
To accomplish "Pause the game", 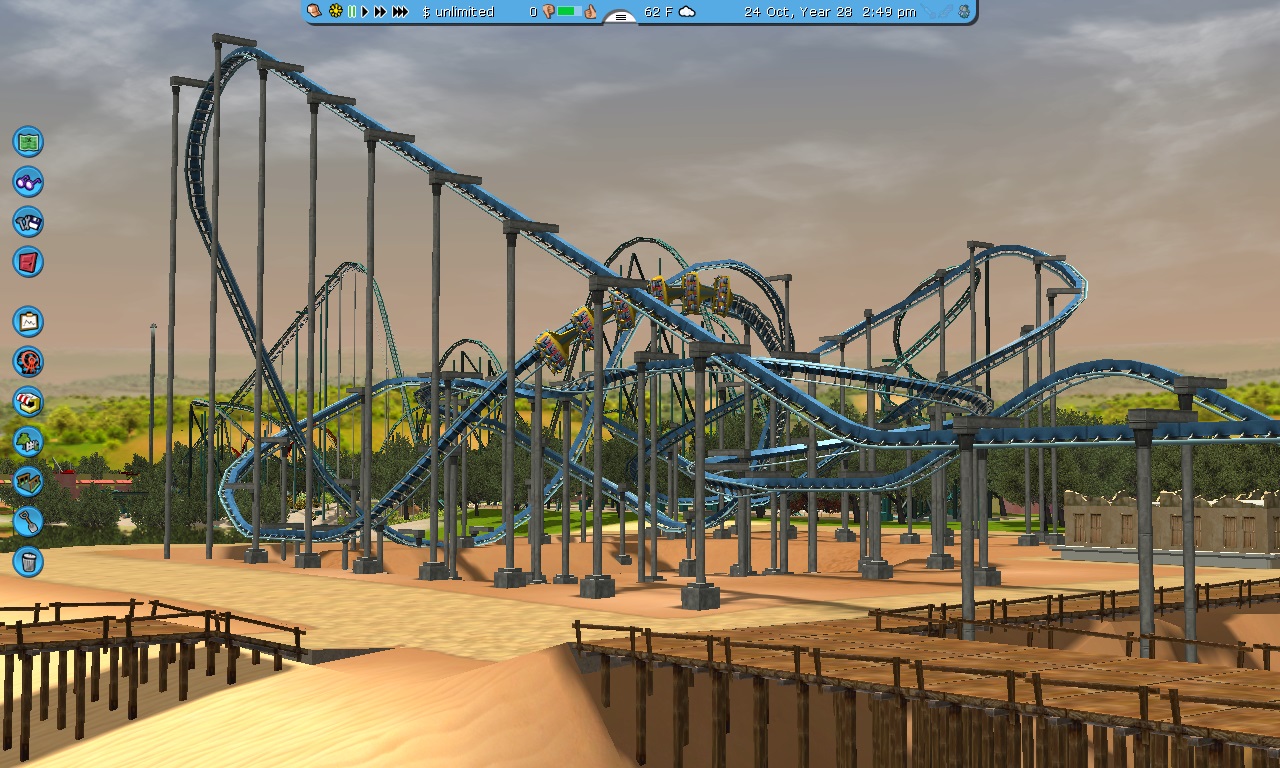I will click(351, 12).
